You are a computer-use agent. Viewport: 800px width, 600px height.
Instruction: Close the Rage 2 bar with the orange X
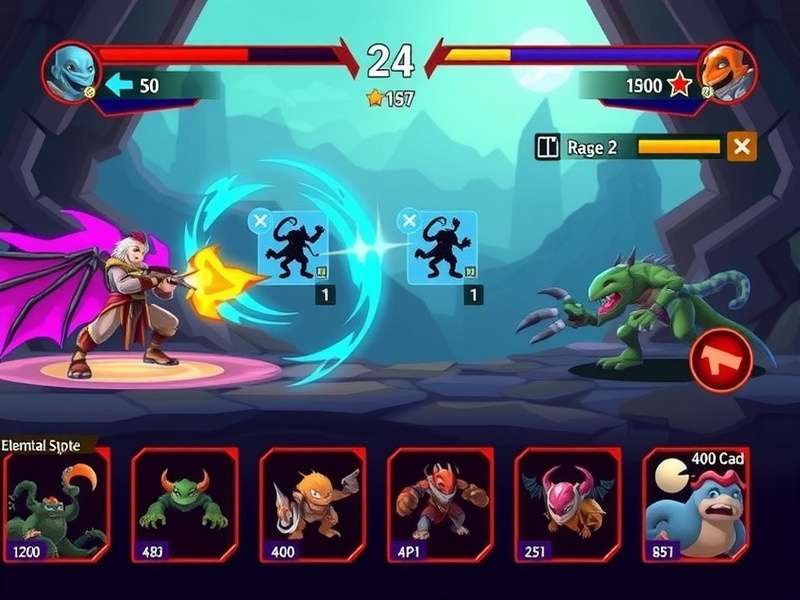(x=742, y=147)
